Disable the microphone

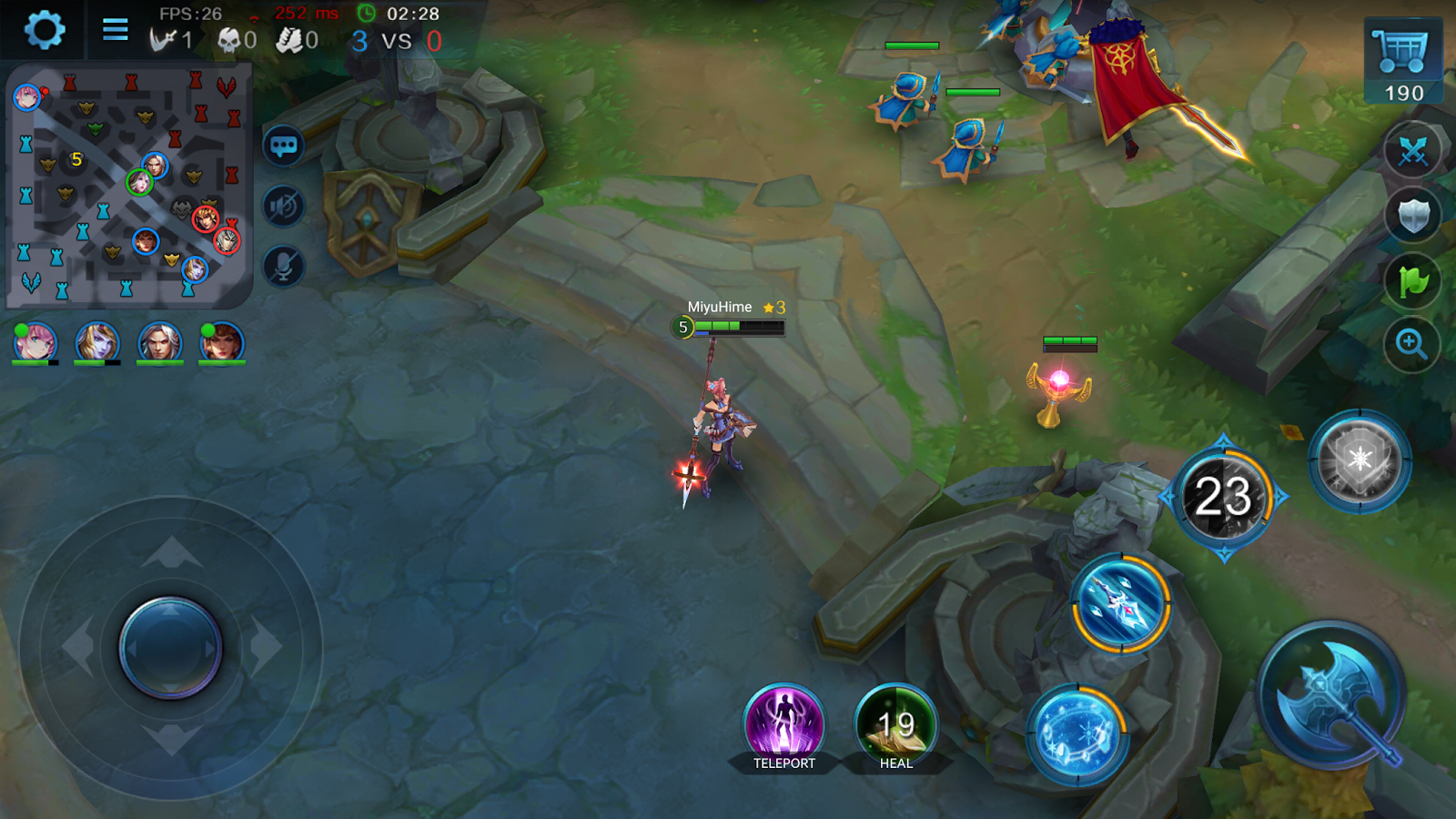(x=282, y=264)
